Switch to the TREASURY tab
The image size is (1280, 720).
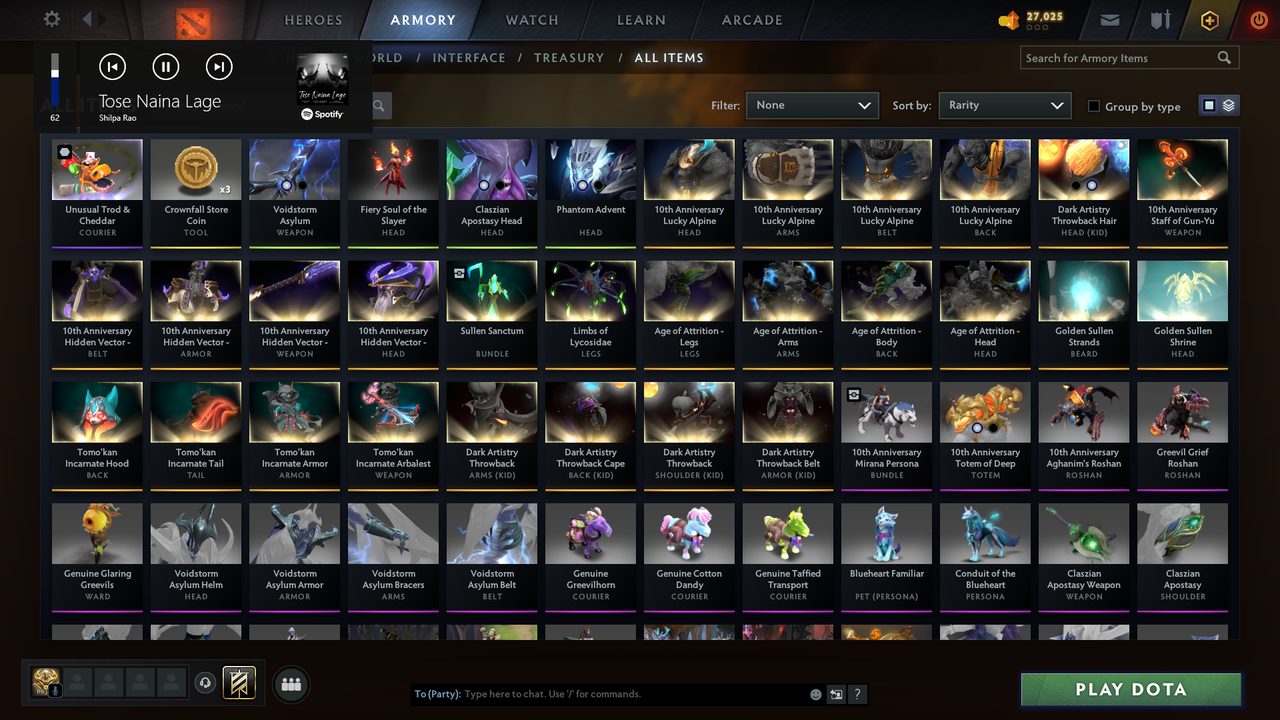(x=569, y=57)
